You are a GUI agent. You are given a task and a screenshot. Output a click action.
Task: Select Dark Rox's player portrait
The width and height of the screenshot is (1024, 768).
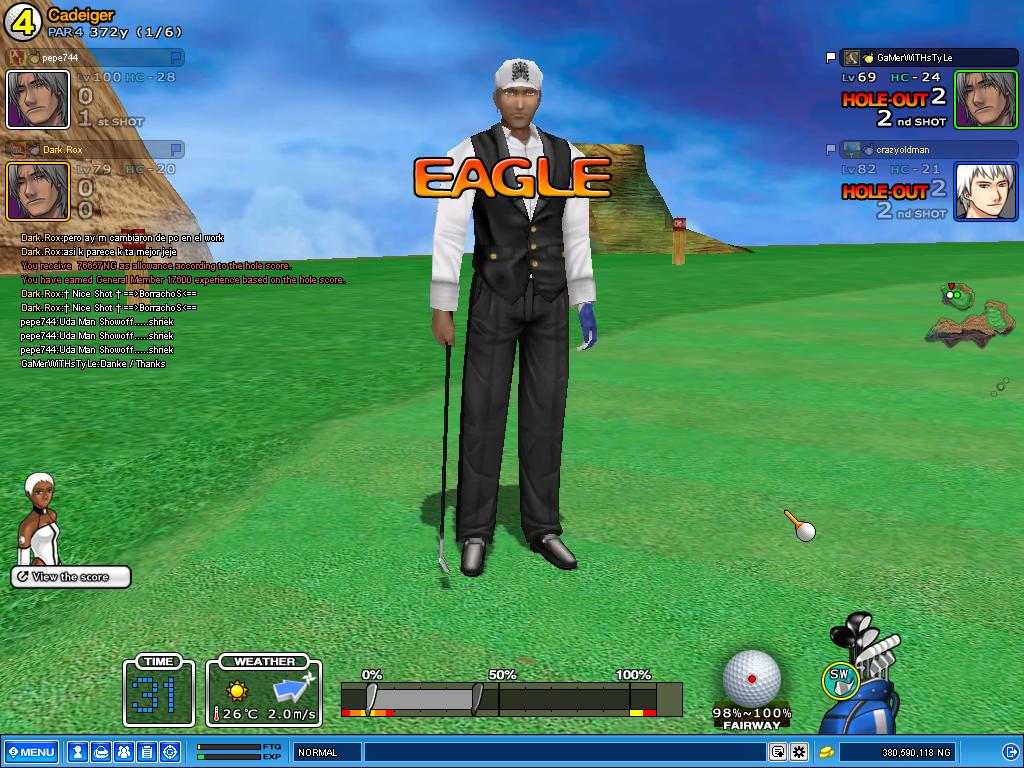[38, 191]
